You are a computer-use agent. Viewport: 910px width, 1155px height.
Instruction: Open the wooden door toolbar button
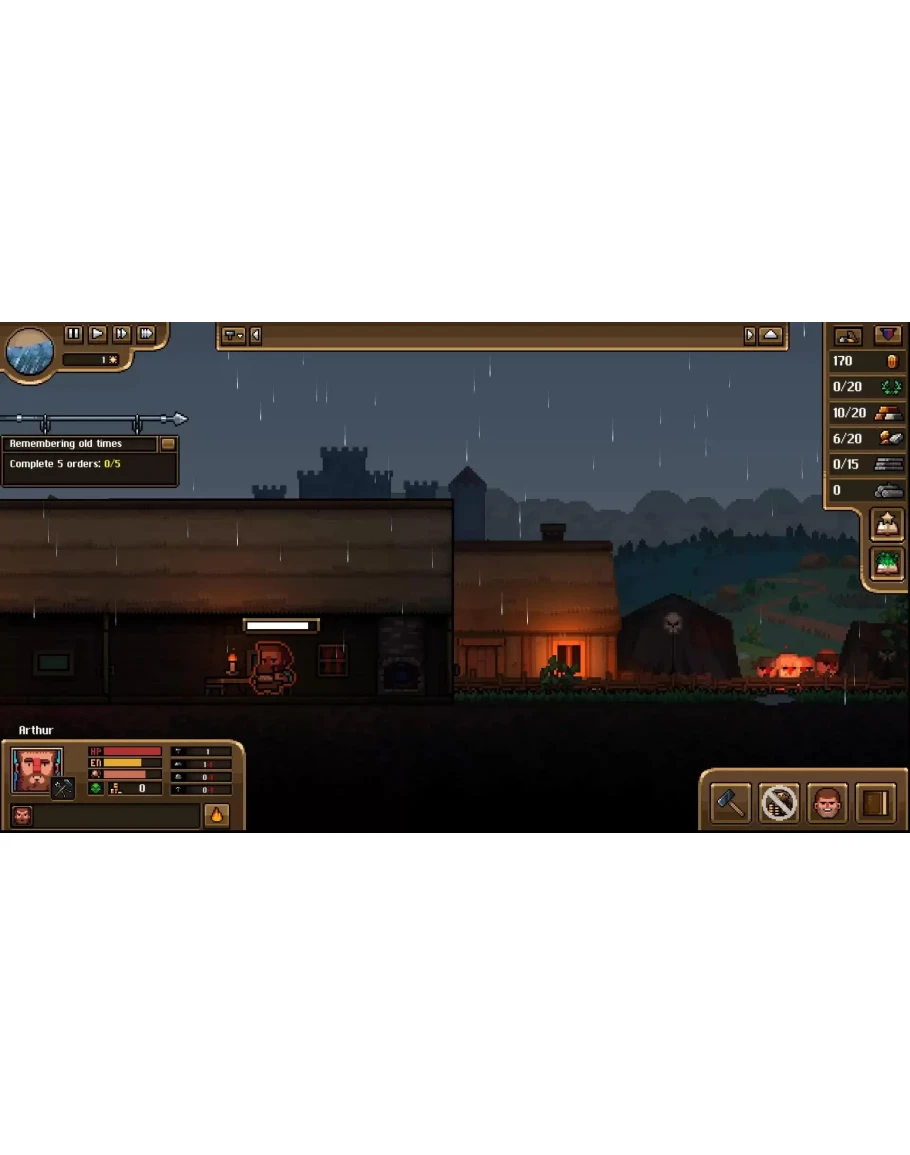876,803
